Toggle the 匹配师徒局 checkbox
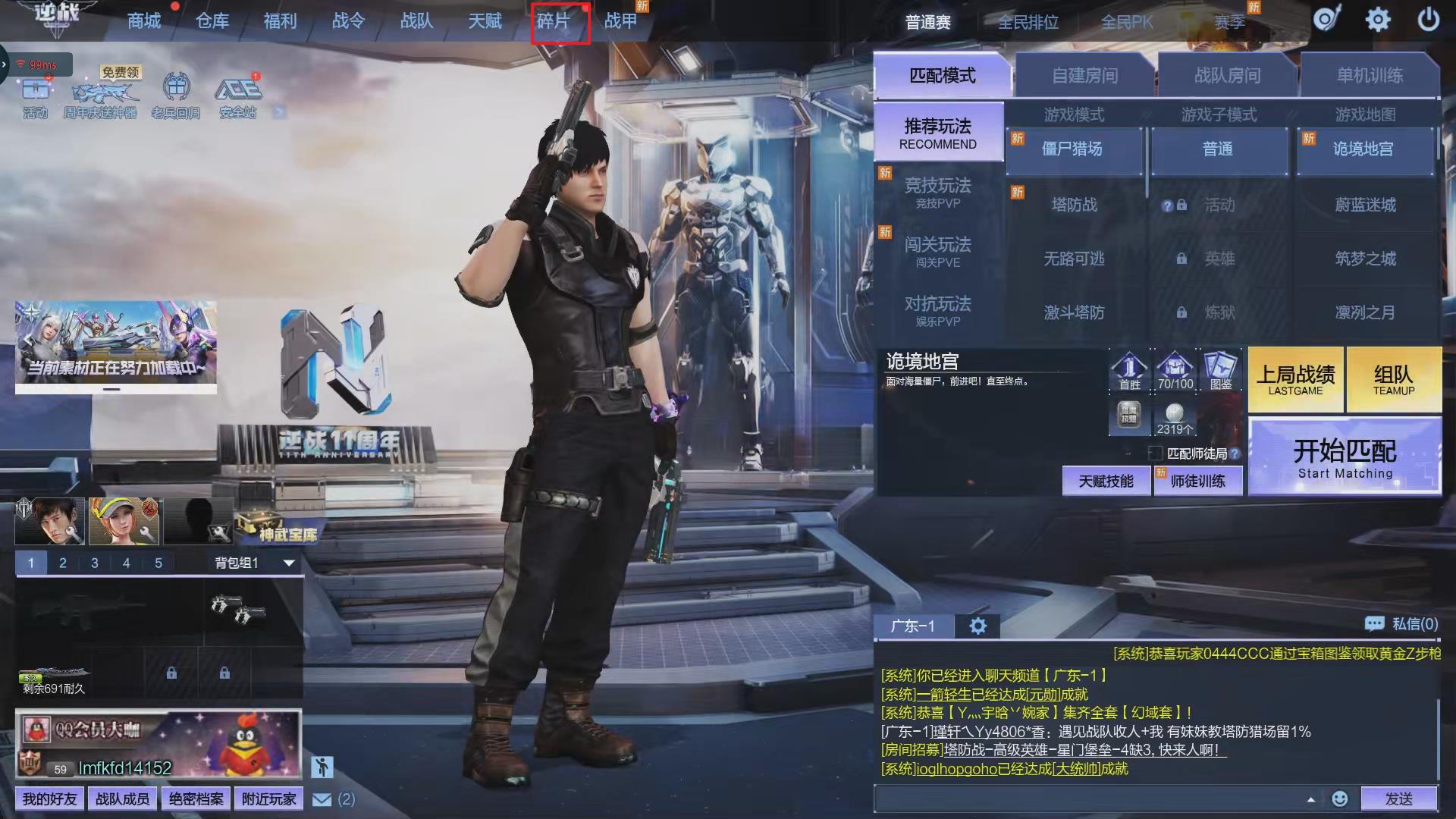The height and width of the screenshot is (819, 1456). (1156, 453)
